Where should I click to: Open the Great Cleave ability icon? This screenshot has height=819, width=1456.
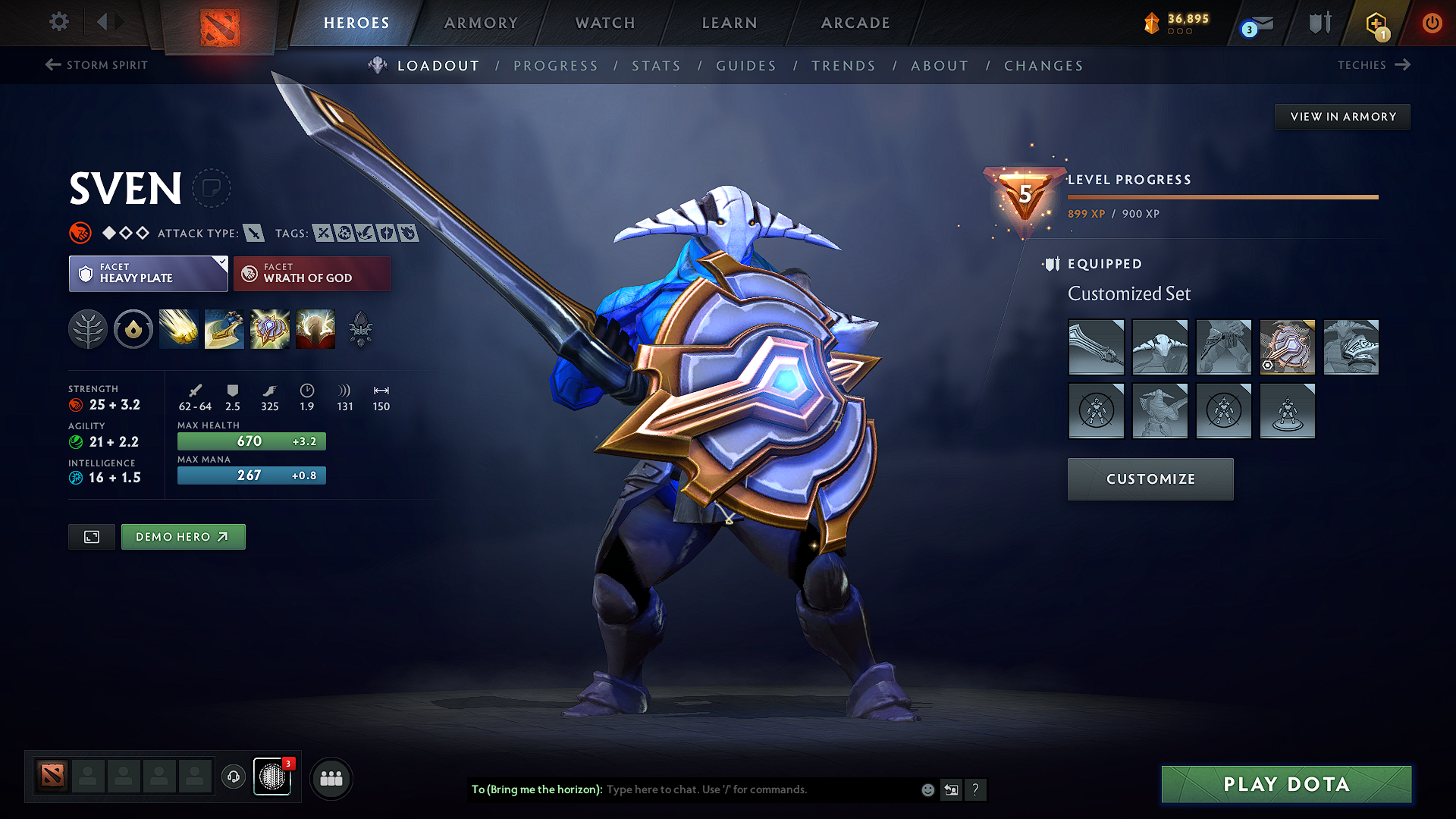tap(224, 328)
